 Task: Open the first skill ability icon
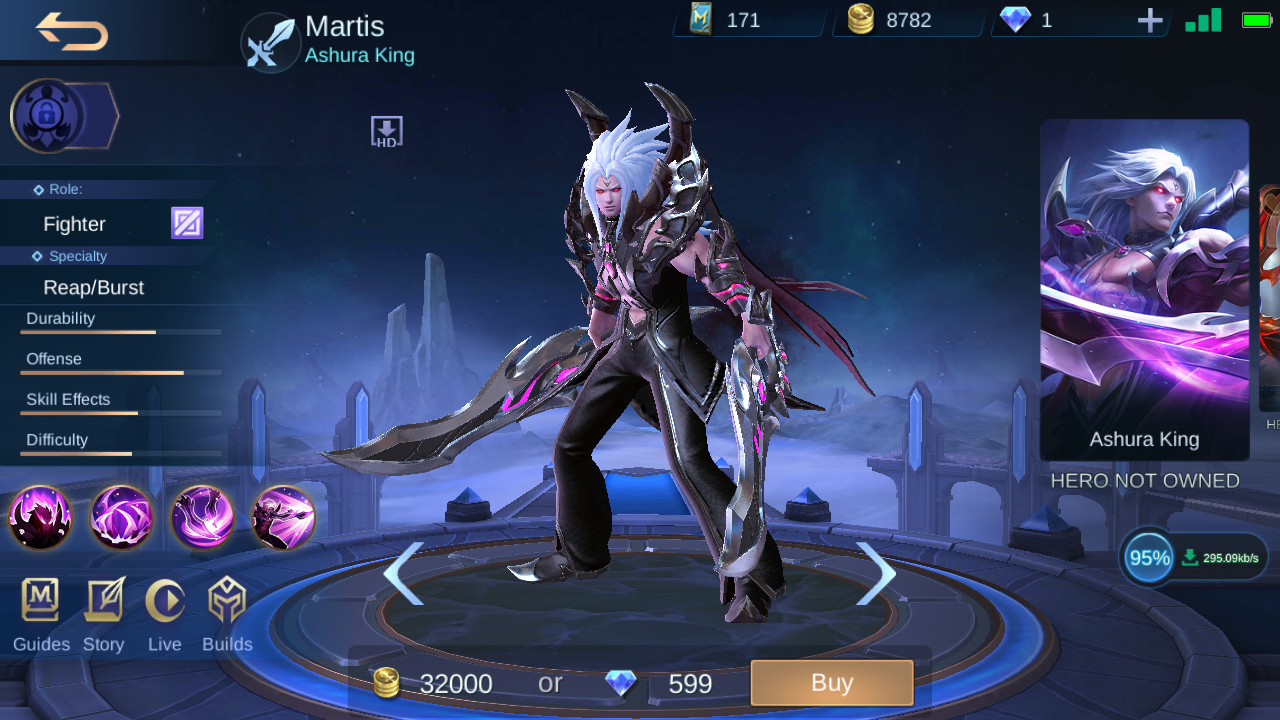click(40, 518)
